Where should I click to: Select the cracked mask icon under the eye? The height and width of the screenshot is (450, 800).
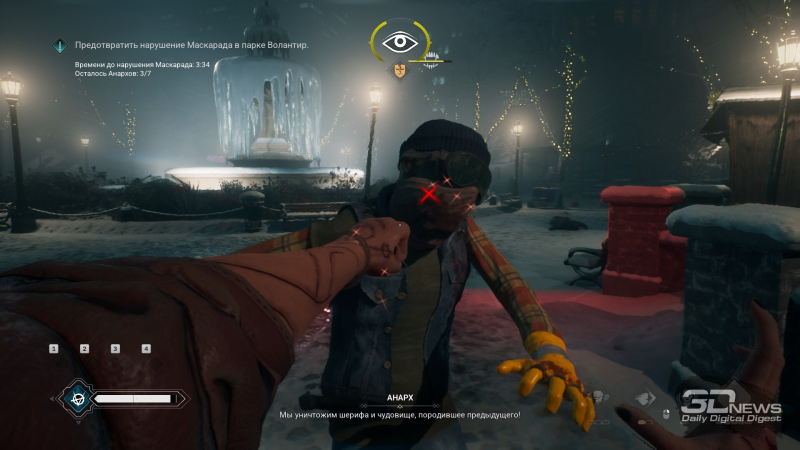pyautogui.click(x=400, y=70)
